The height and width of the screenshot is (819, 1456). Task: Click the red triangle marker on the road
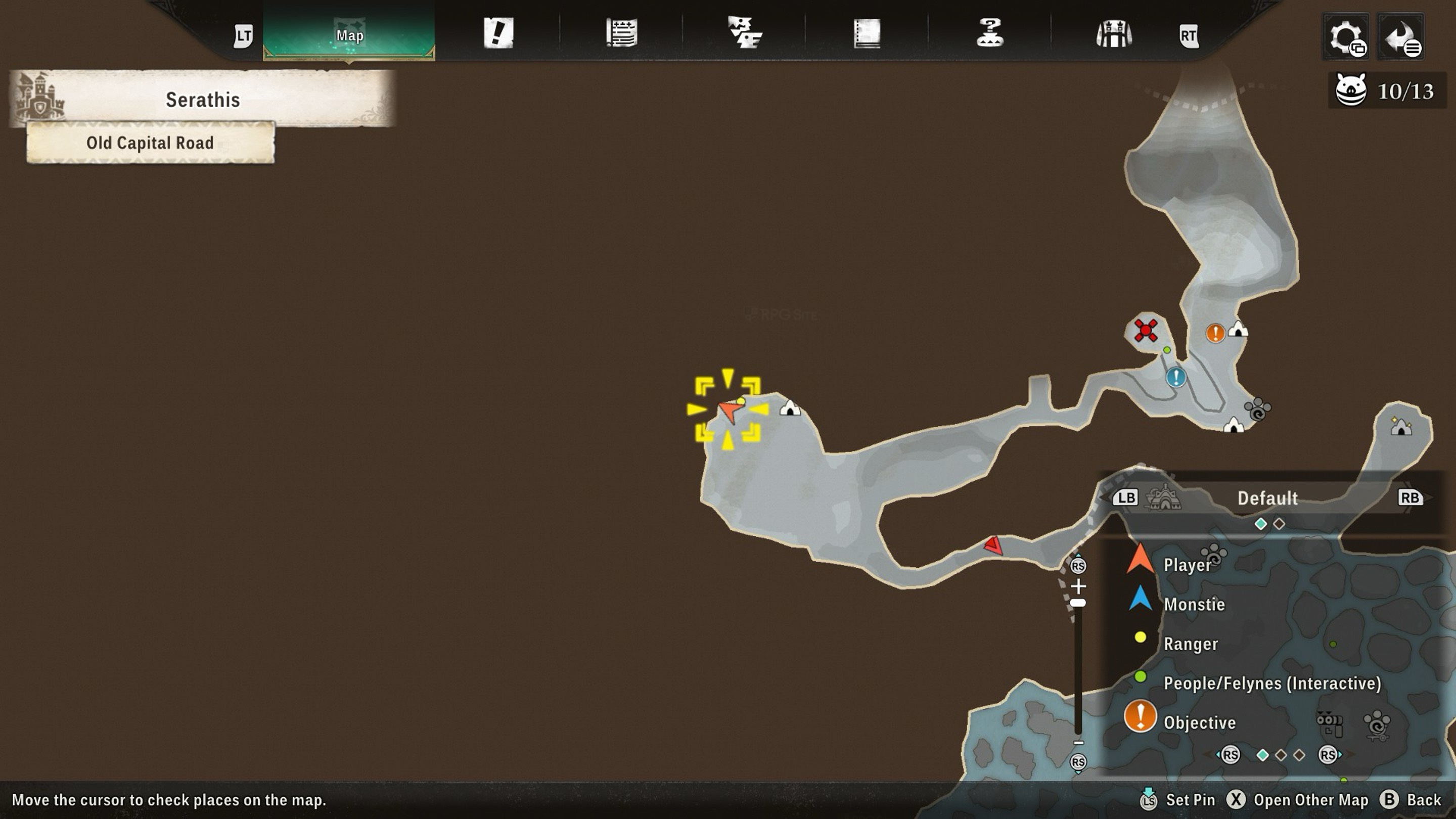(x=993, y=545)
